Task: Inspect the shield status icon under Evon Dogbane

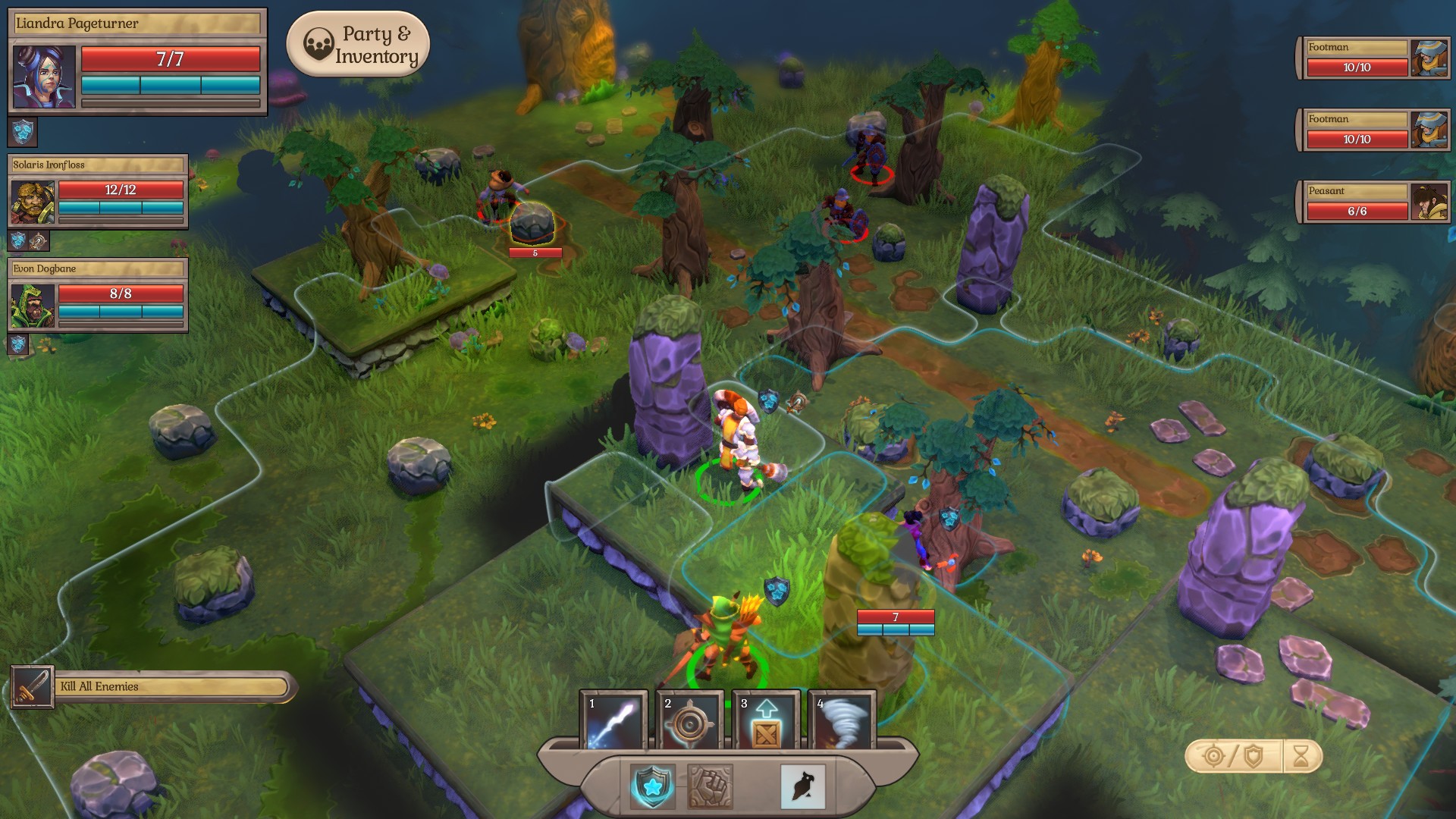Action: pos(18,345)
